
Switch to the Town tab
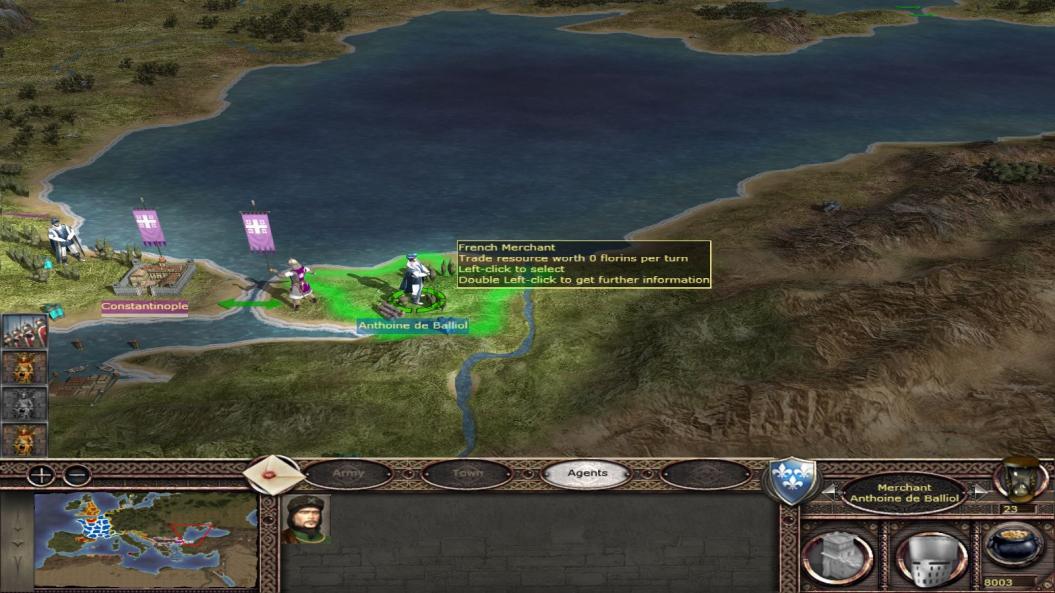467,473
